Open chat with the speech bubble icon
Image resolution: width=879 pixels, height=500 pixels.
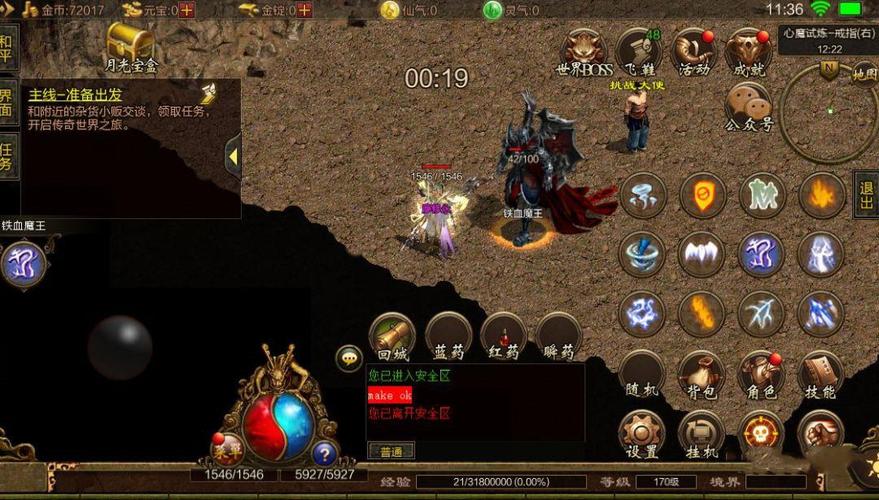pos(349,358)
